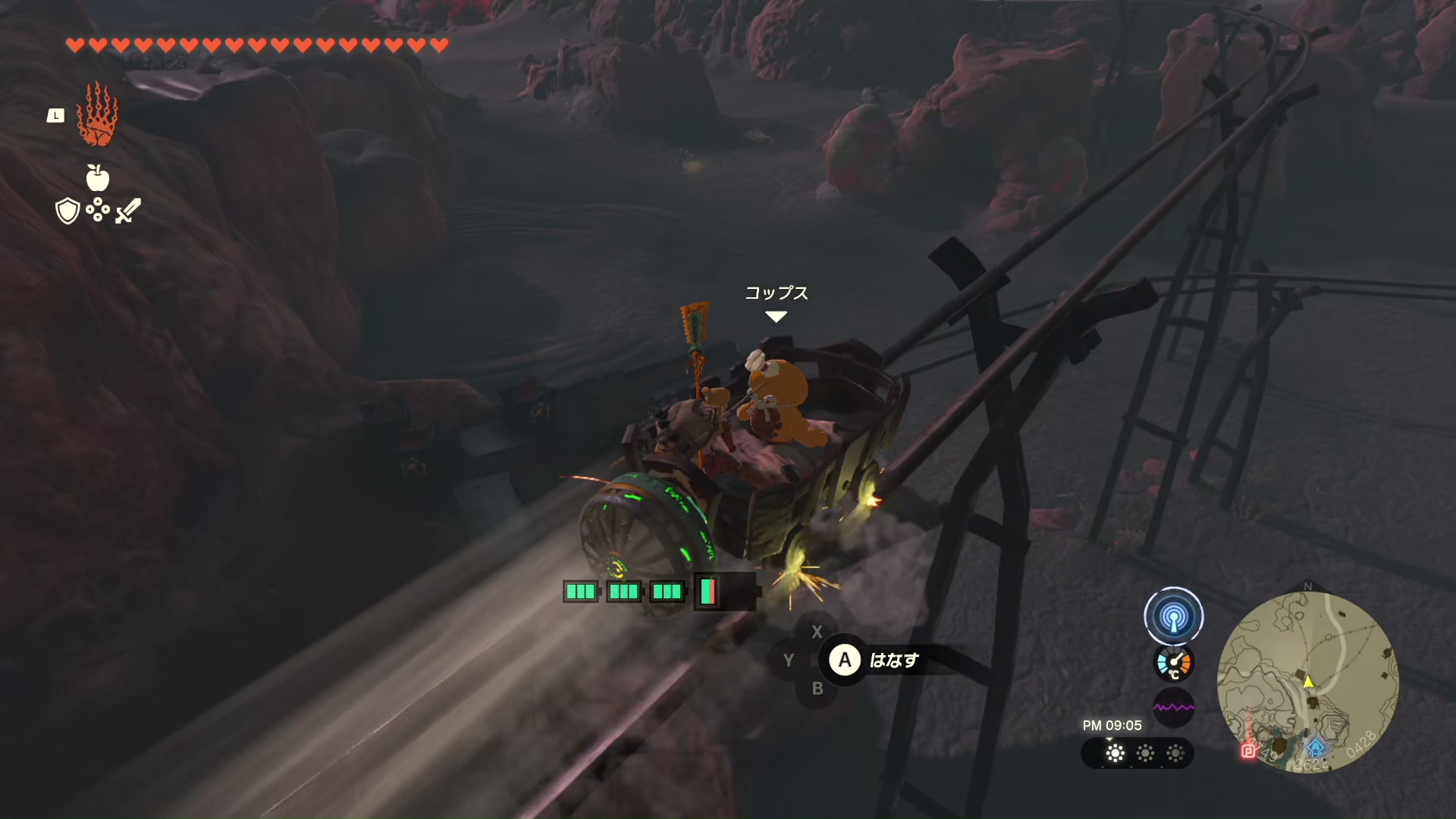Select the red marker on minimap edge
The width and height of the screenshot is (1456, 819).
tap(1247, 751)
